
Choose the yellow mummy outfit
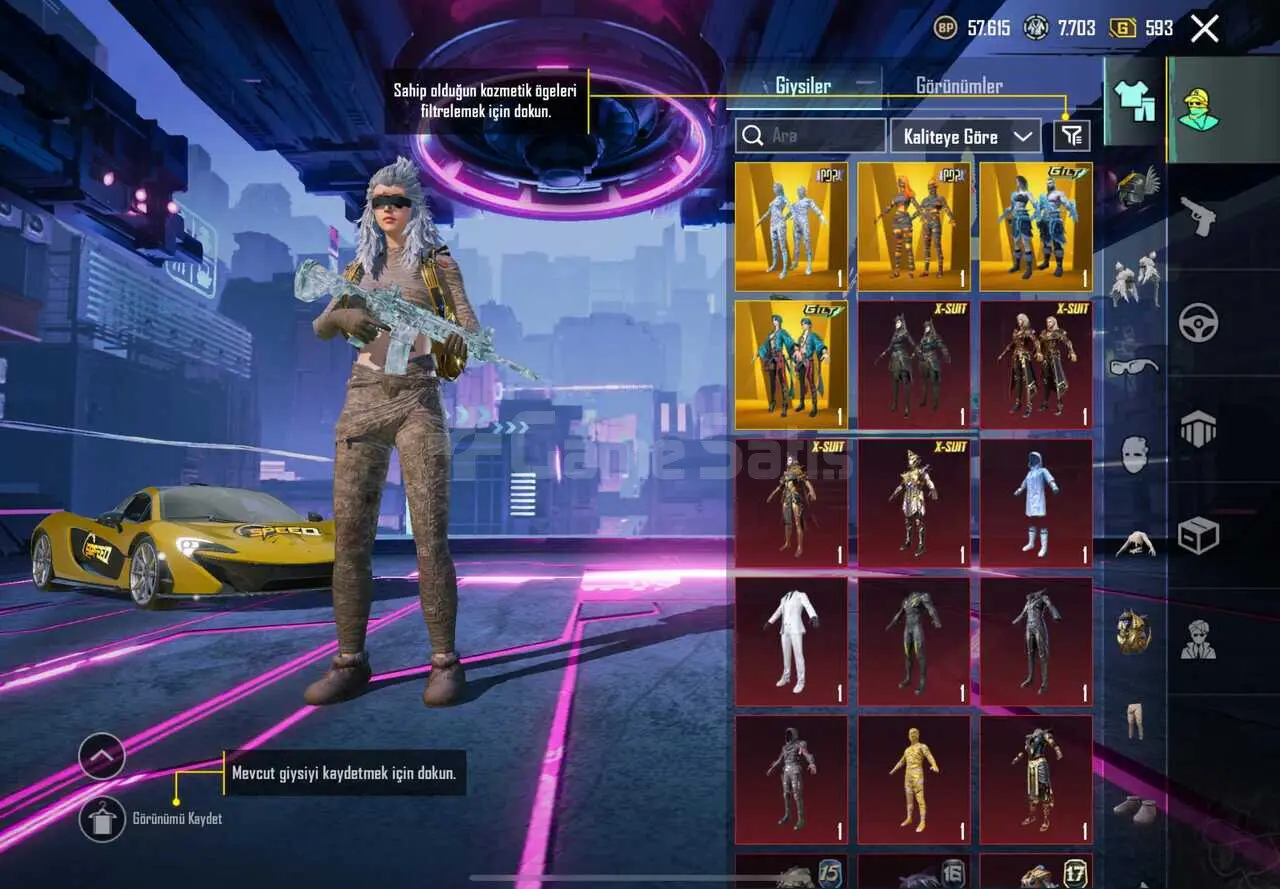tap(913, 779)
